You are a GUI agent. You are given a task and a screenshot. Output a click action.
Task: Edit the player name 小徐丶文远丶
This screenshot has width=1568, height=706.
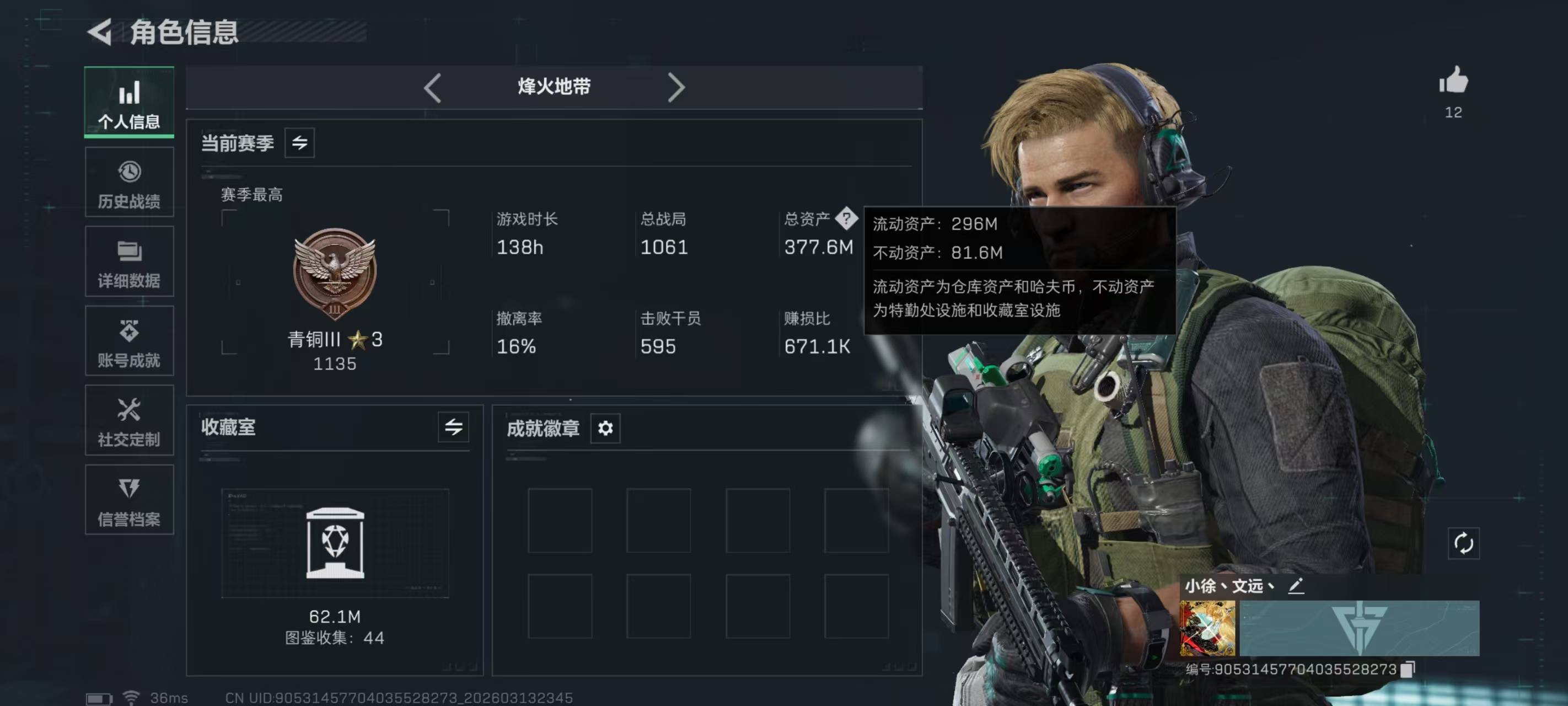coord(1296,586)
